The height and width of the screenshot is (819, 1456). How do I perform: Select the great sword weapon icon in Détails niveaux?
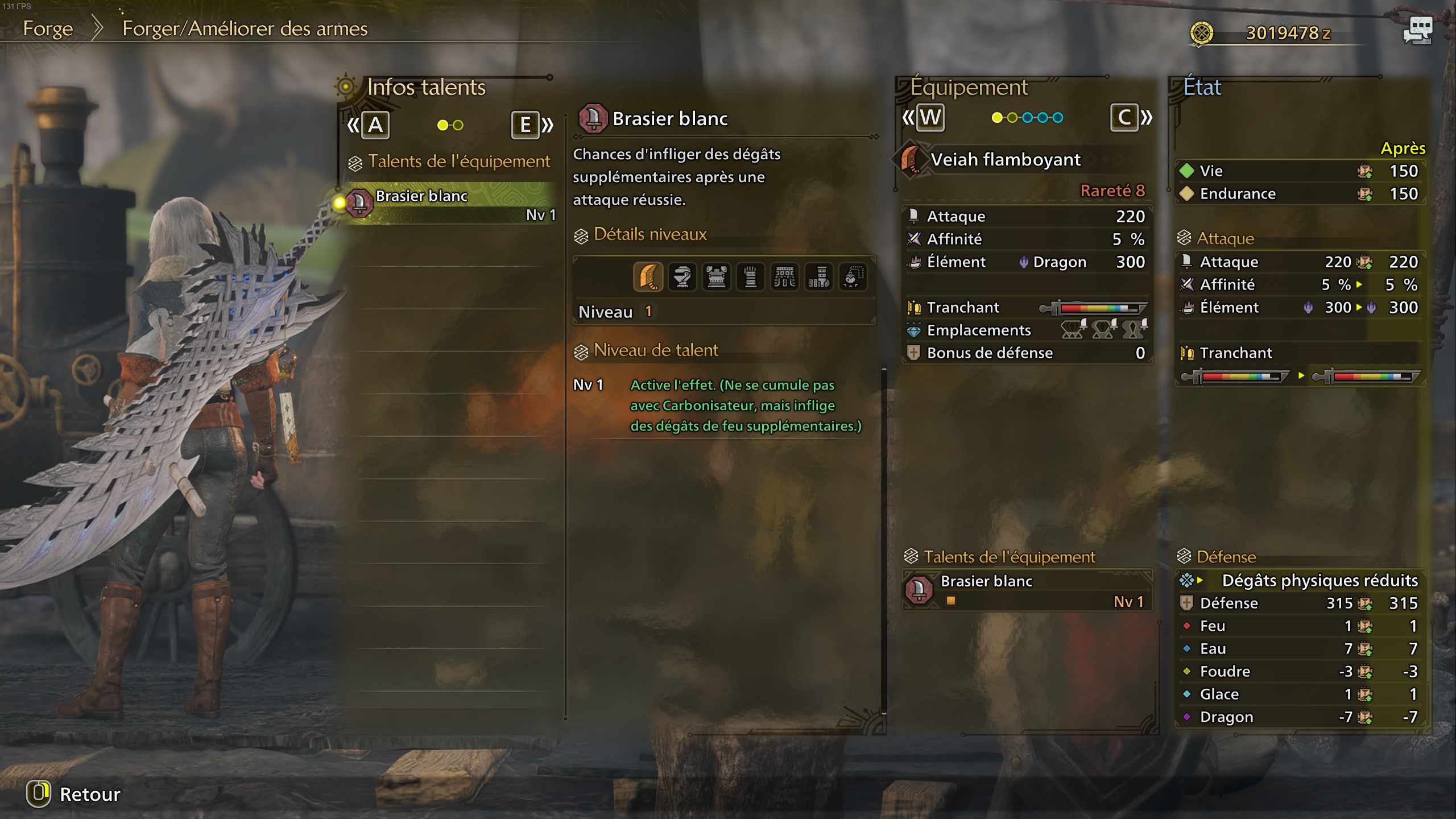tap(648, 277)
